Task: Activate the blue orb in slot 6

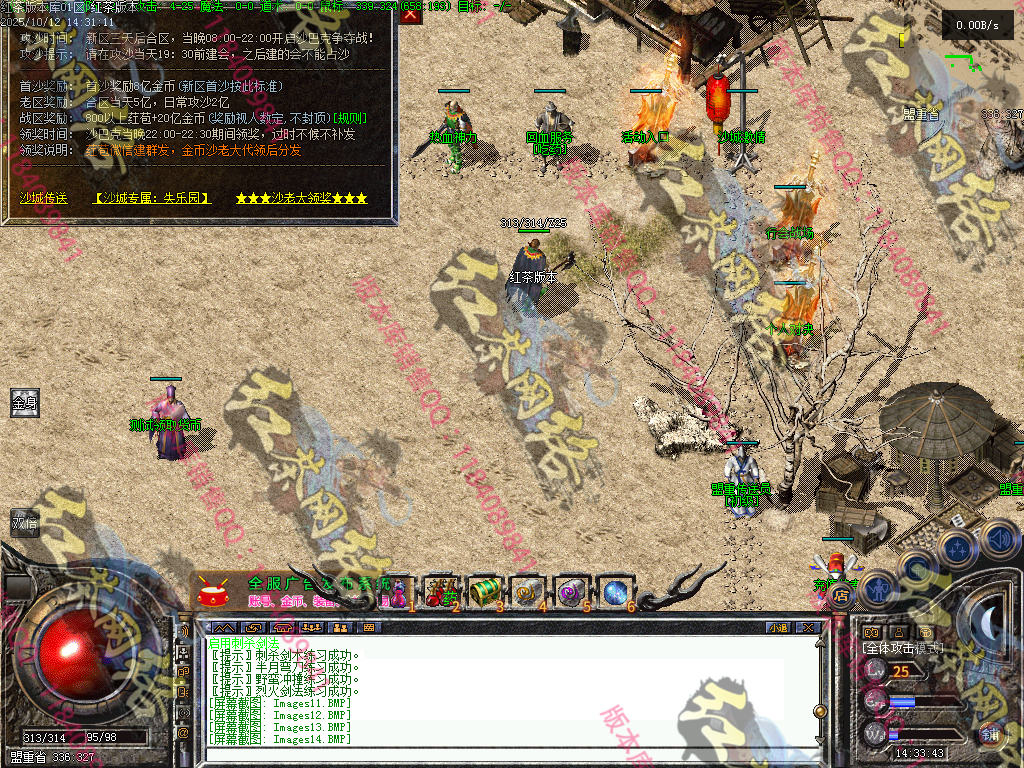Action: tap(615, 592)
